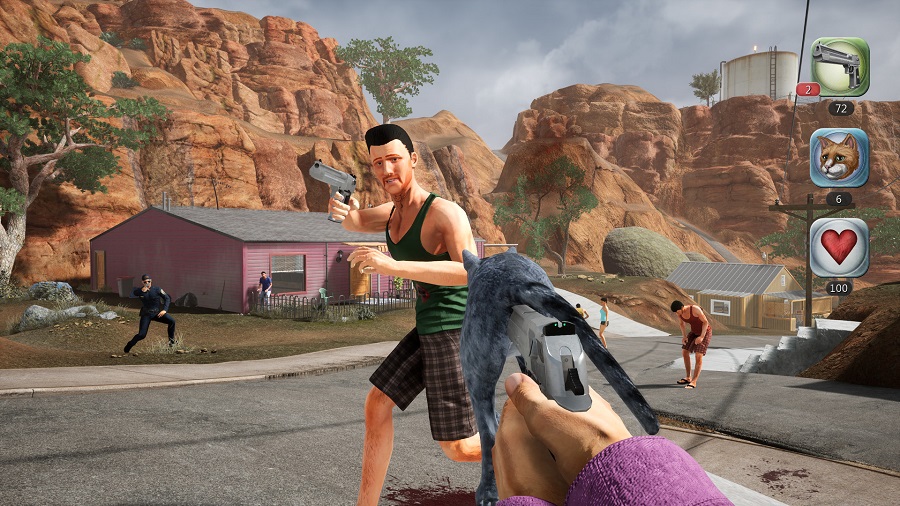Click the red heart health icon
This screenshot has width=900, height=506.
(x=839, y=247)
